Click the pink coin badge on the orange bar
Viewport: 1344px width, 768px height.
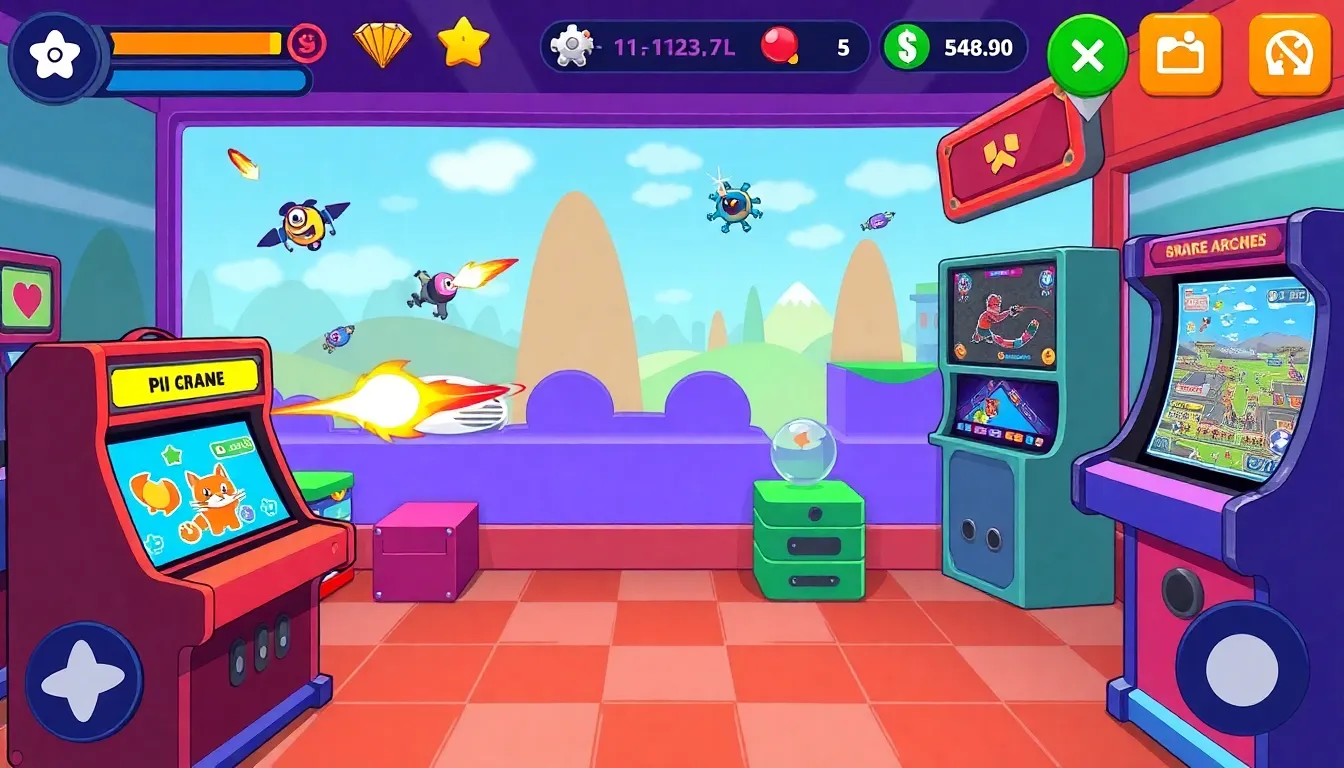[x=308, y=42]
